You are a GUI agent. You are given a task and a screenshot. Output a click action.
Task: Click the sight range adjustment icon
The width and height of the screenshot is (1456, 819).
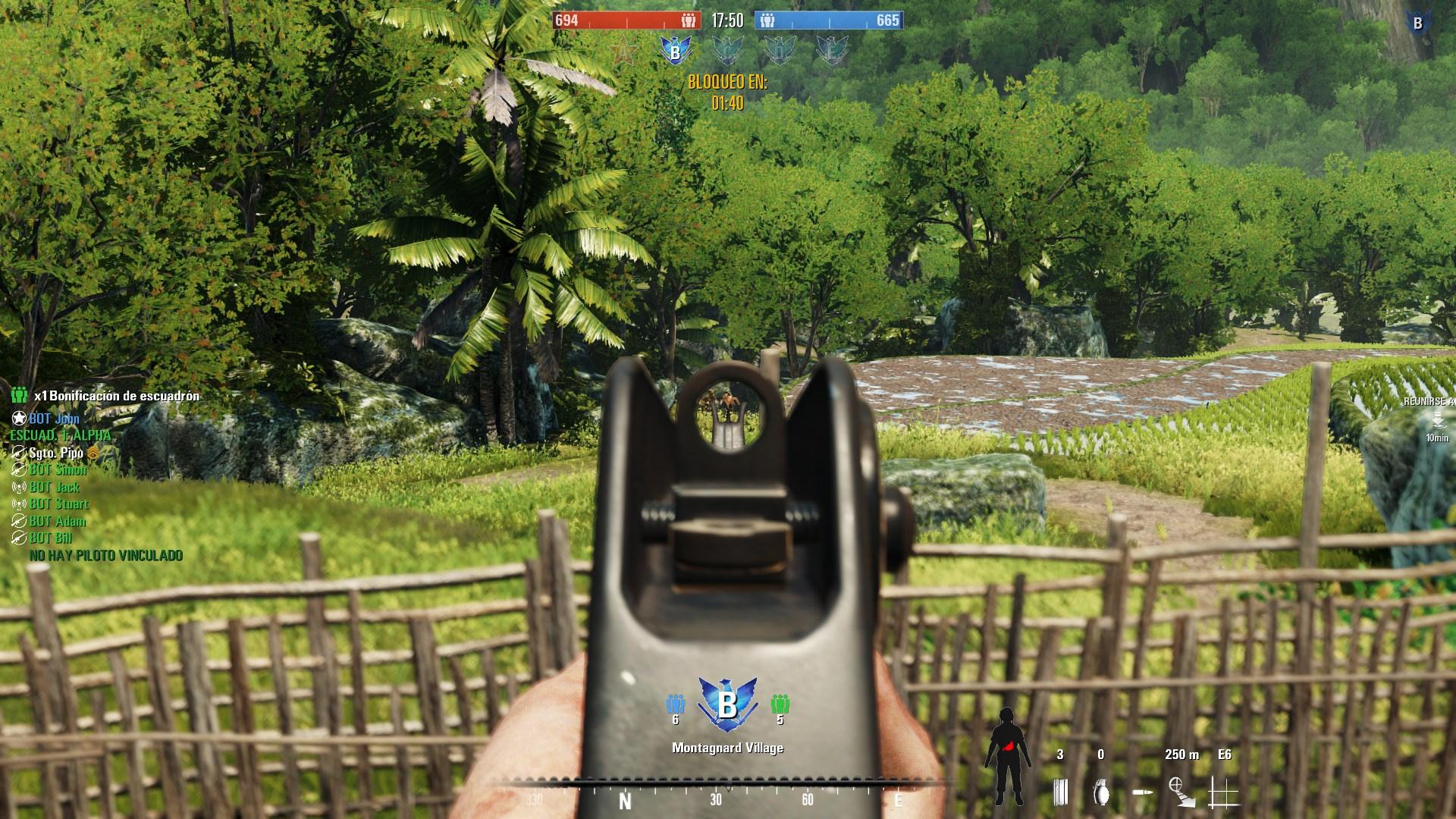[x=1181, y=791]
